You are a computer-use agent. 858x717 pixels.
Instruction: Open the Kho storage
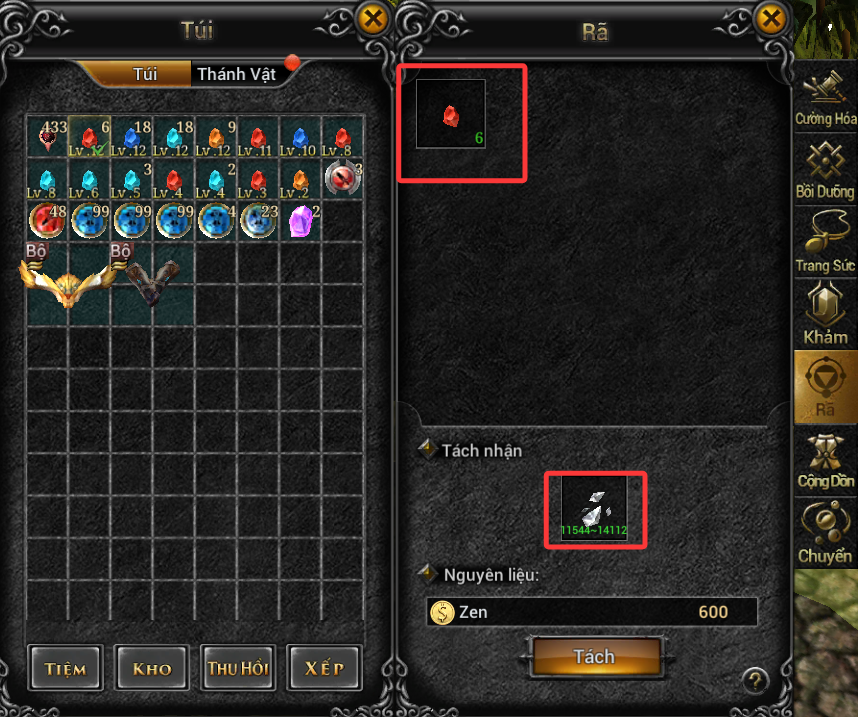[x=151, y=668]
